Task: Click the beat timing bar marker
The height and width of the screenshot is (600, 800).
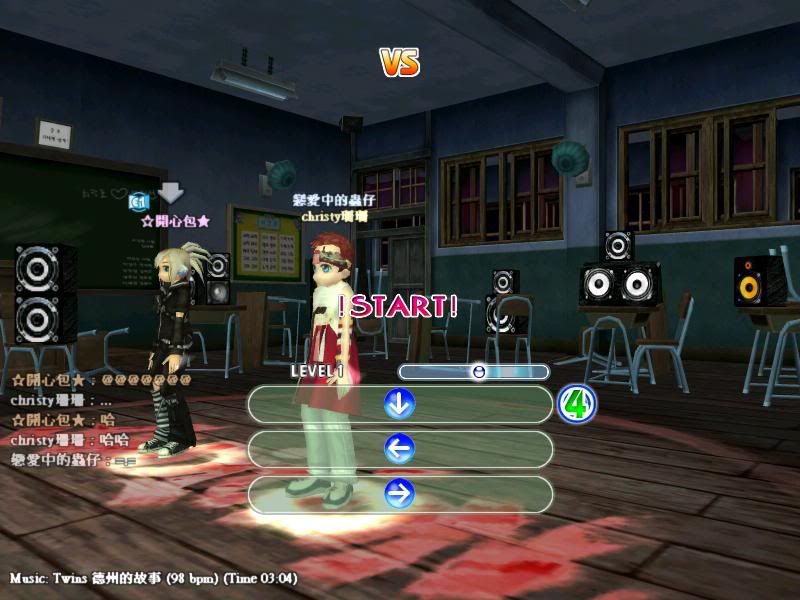Action: pos(479,372)
